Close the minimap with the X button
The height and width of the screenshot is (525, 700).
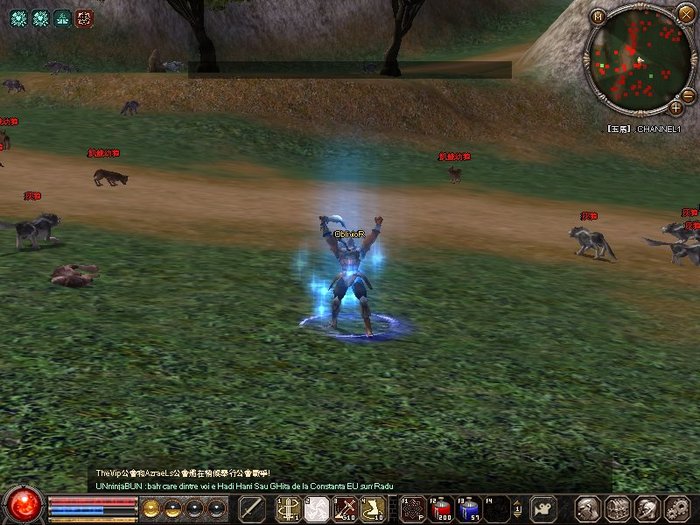pos(686,16)
